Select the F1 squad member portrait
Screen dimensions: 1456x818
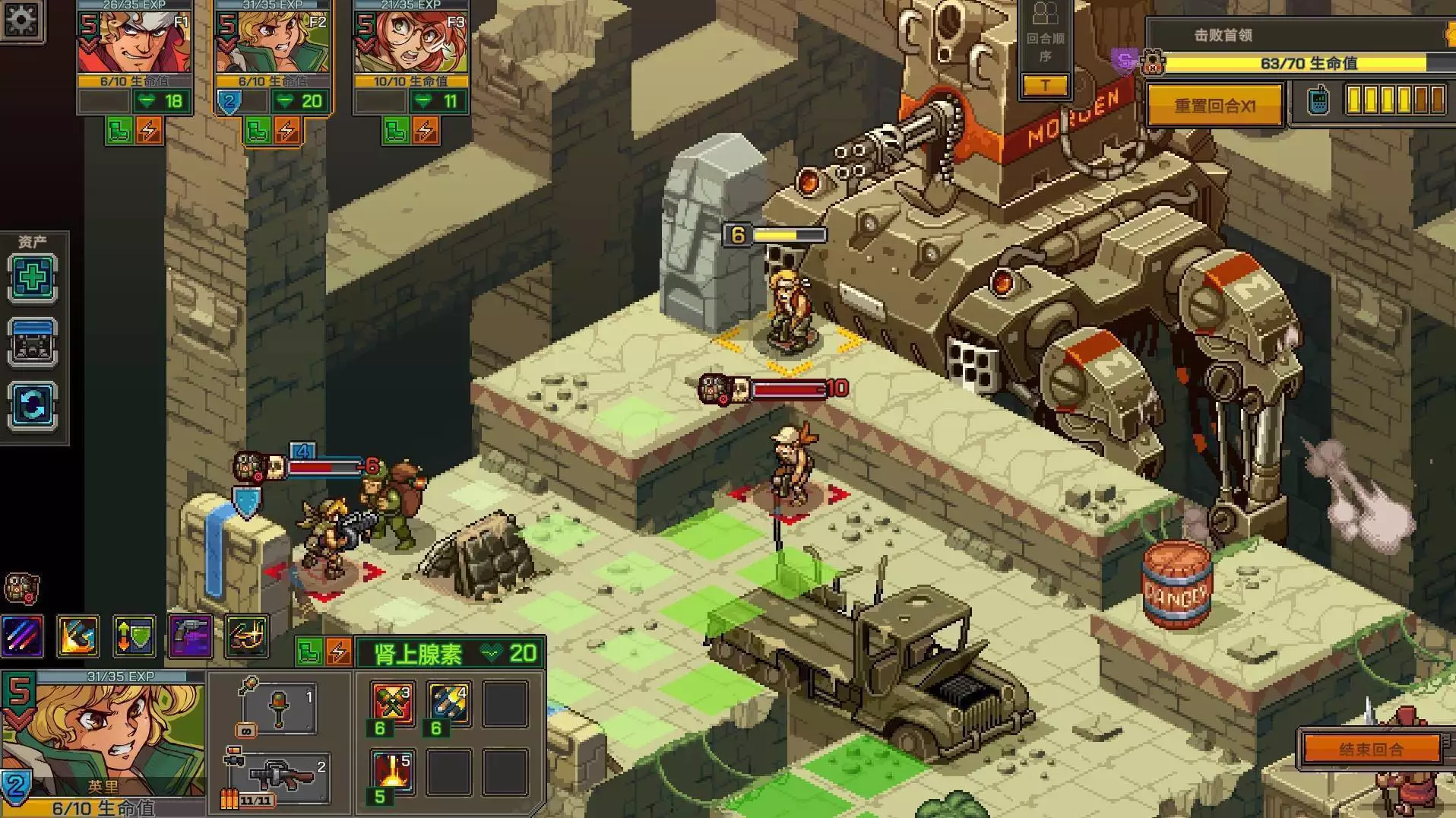pos(135,43)
